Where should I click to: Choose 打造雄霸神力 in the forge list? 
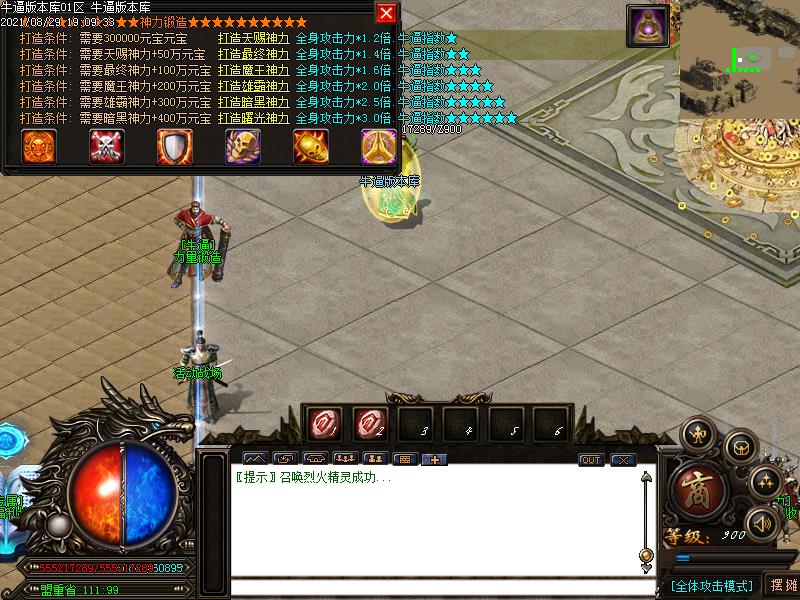click(254, 86)
